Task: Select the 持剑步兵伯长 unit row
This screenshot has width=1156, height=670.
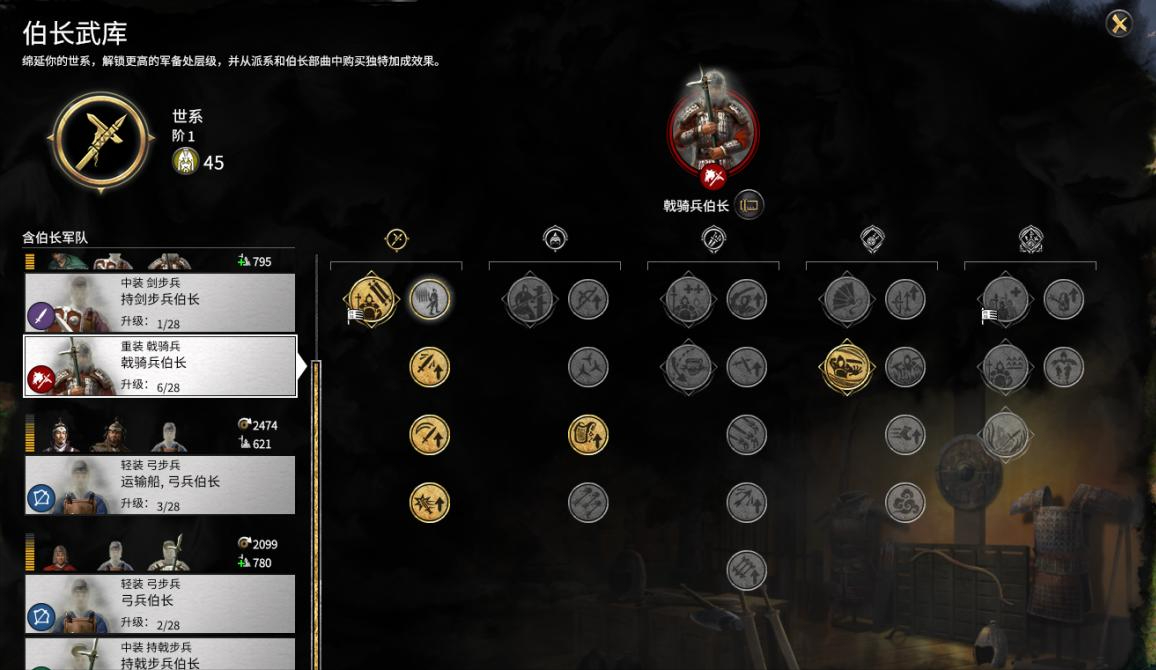Action: pos(160,301)
